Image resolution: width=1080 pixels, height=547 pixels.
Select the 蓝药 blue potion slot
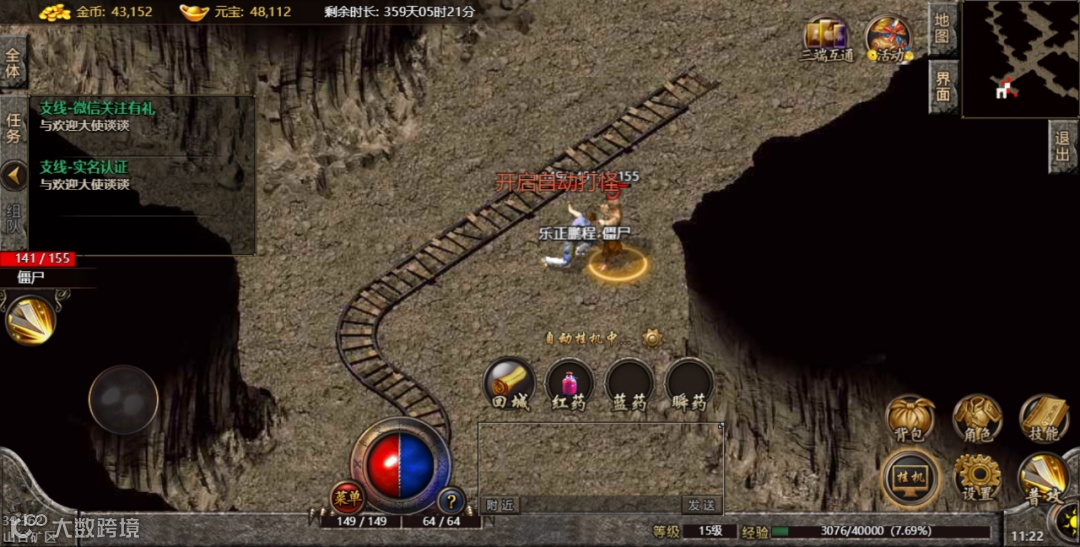629,384
